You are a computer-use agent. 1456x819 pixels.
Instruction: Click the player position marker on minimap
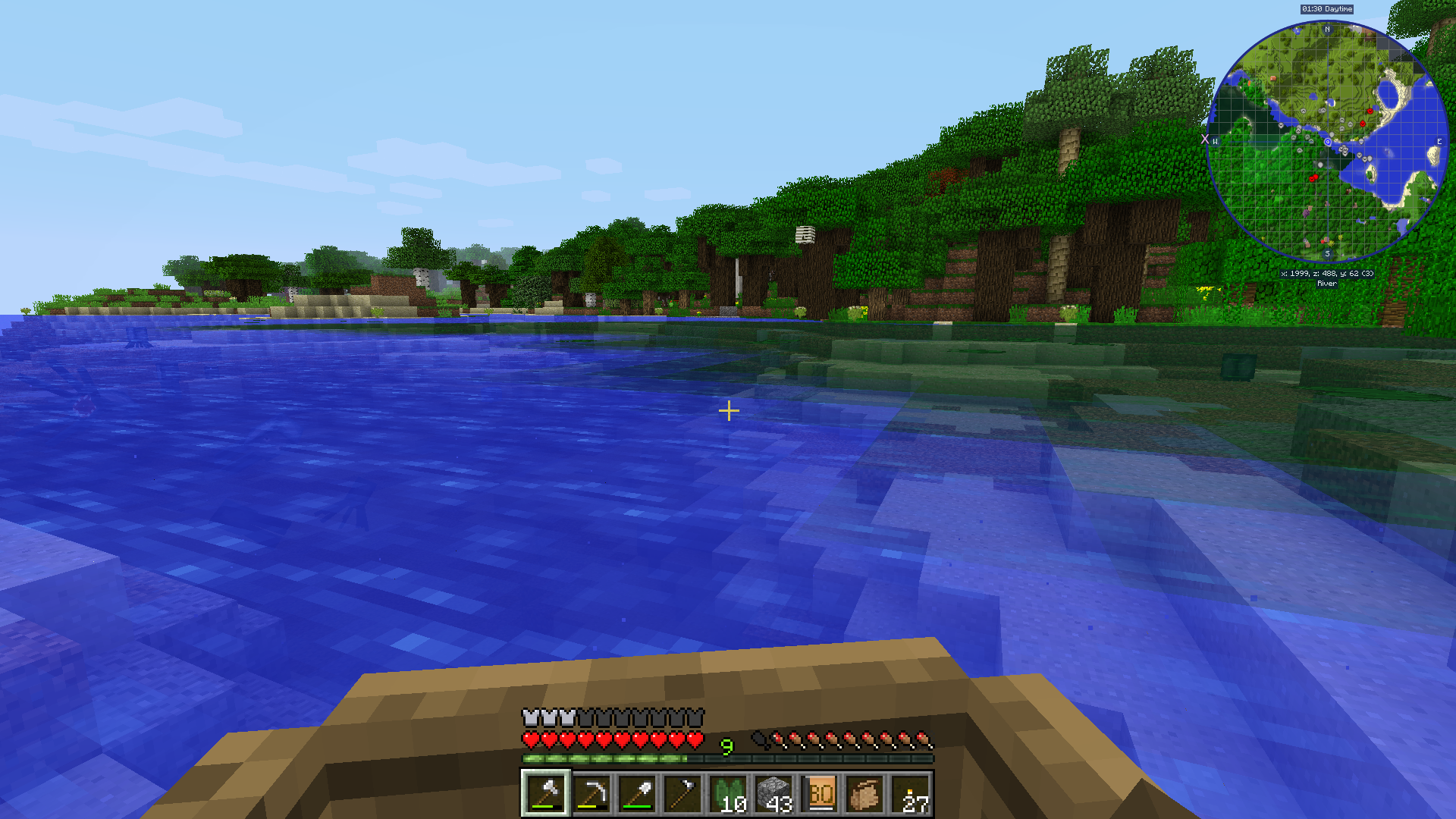tap(1327, 142)
